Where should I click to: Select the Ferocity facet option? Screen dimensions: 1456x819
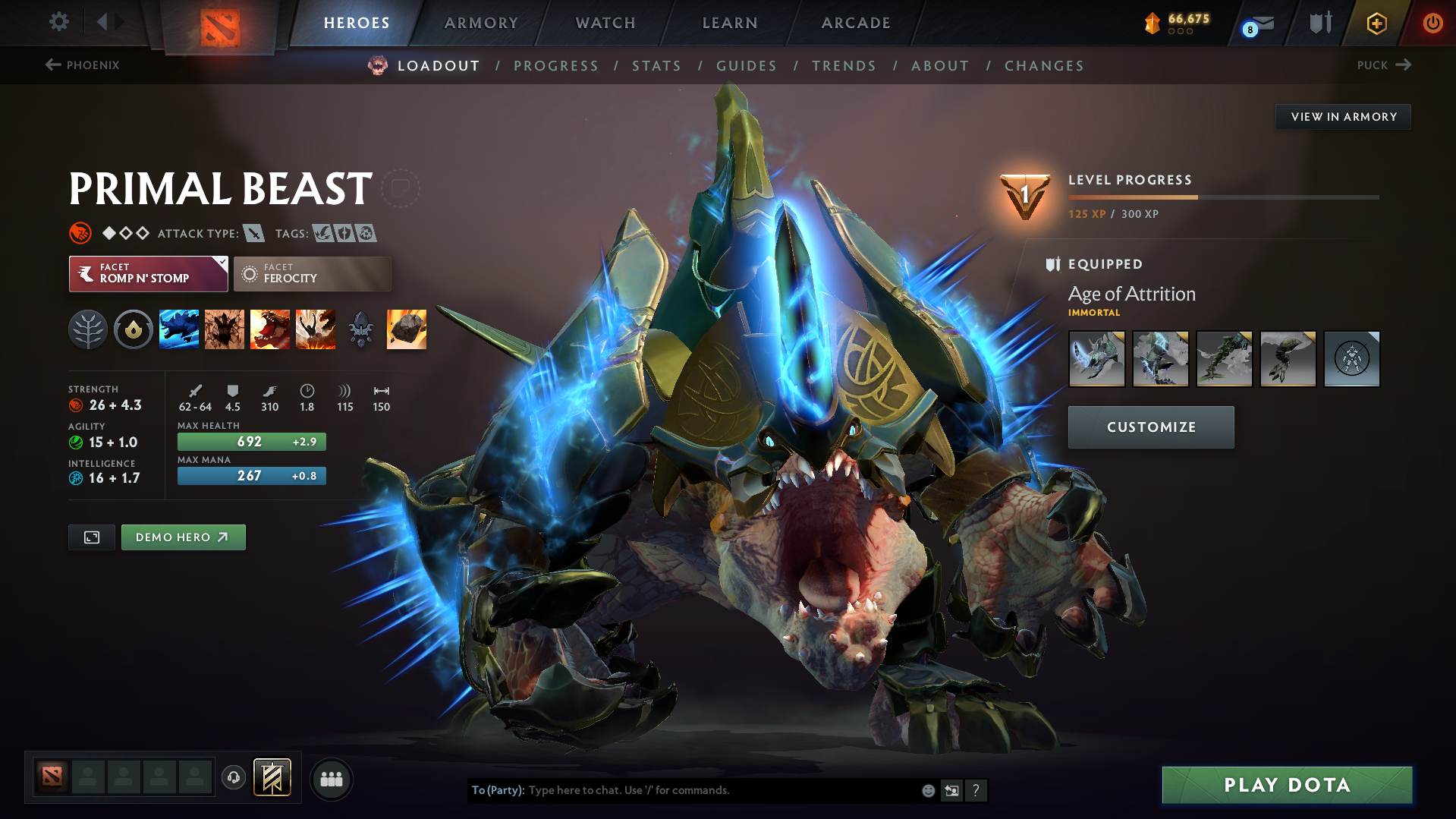(312, 273)
